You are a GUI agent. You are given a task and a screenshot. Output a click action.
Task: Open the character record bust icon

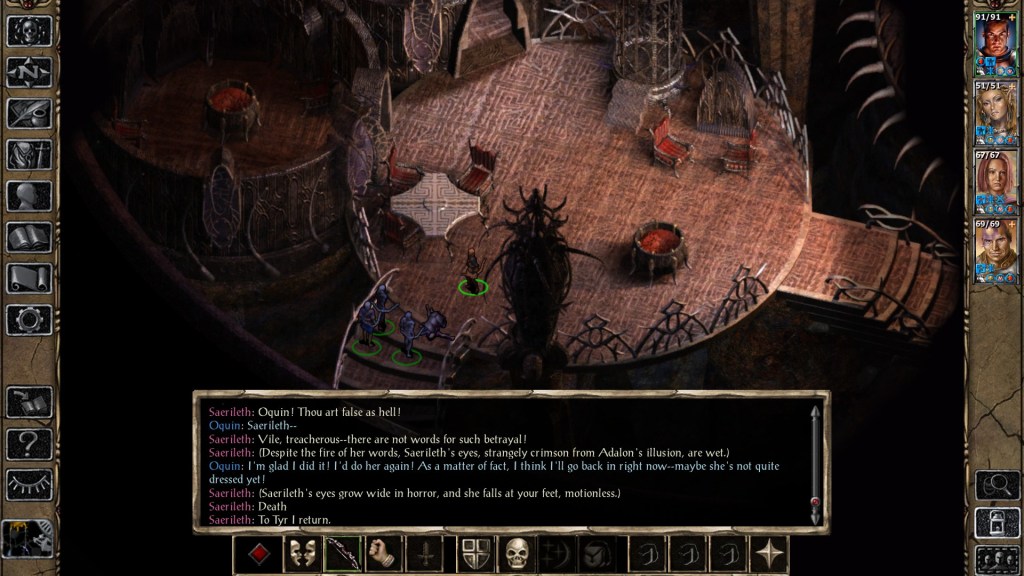coord(29,195)
